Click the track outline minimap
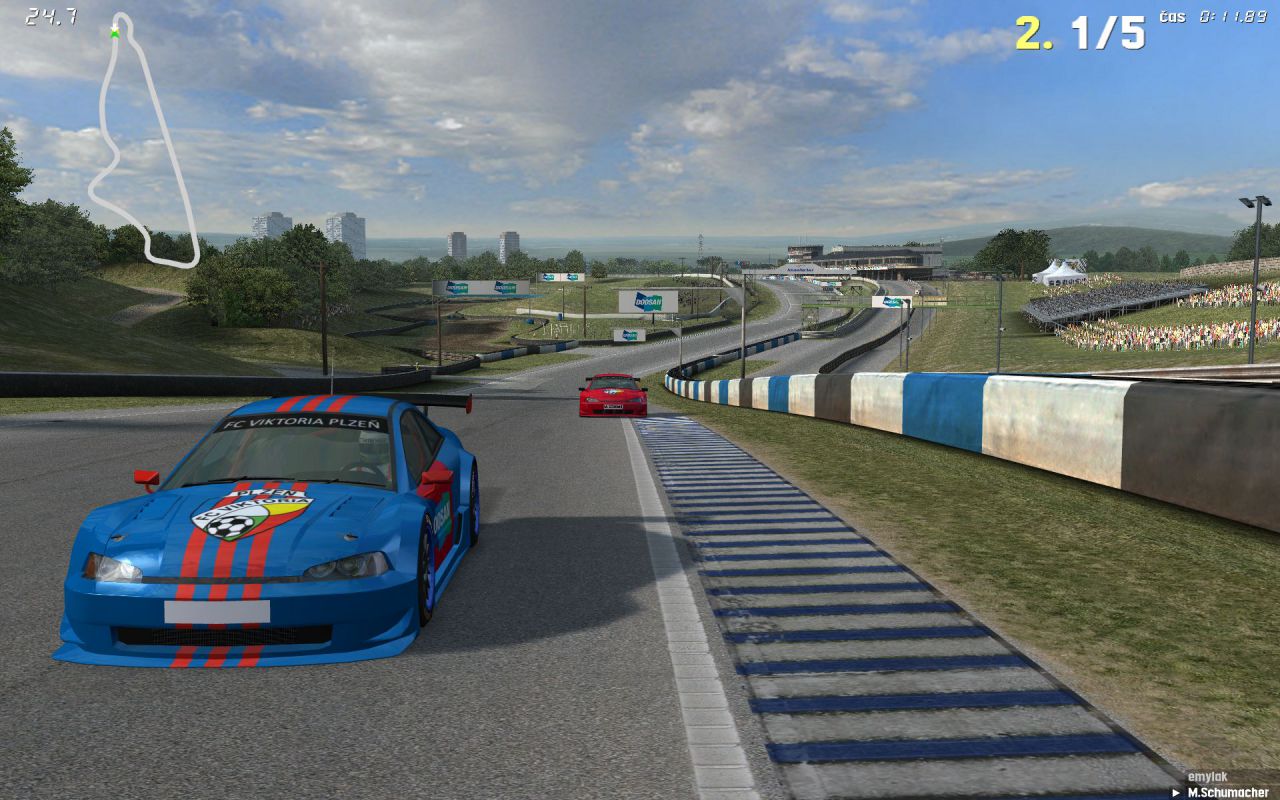The width and height of the screenshot is (1280, 800). click(140, 140)
